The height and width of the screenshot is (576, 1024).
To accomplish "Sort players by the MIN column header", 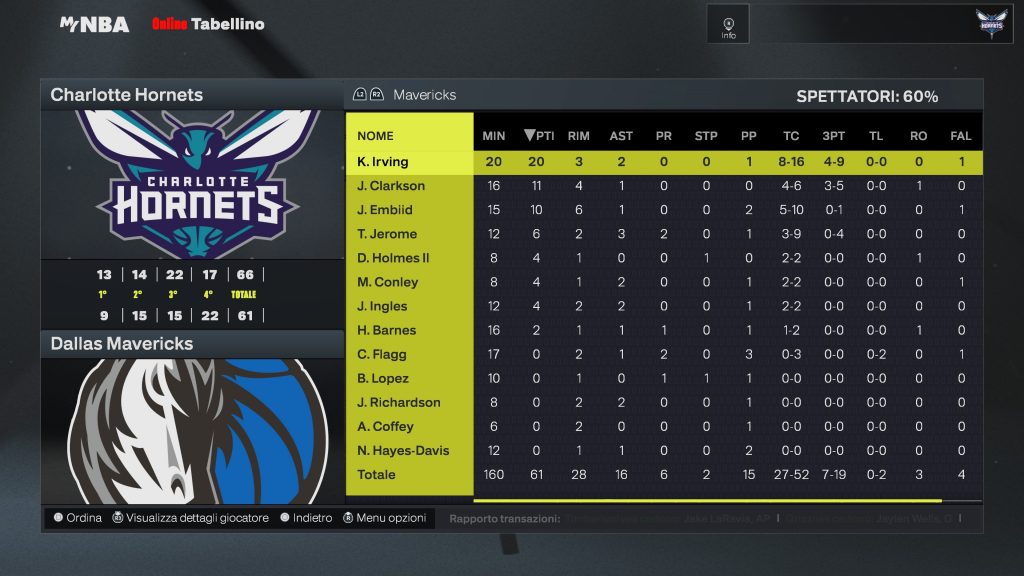I will point(494,136).
